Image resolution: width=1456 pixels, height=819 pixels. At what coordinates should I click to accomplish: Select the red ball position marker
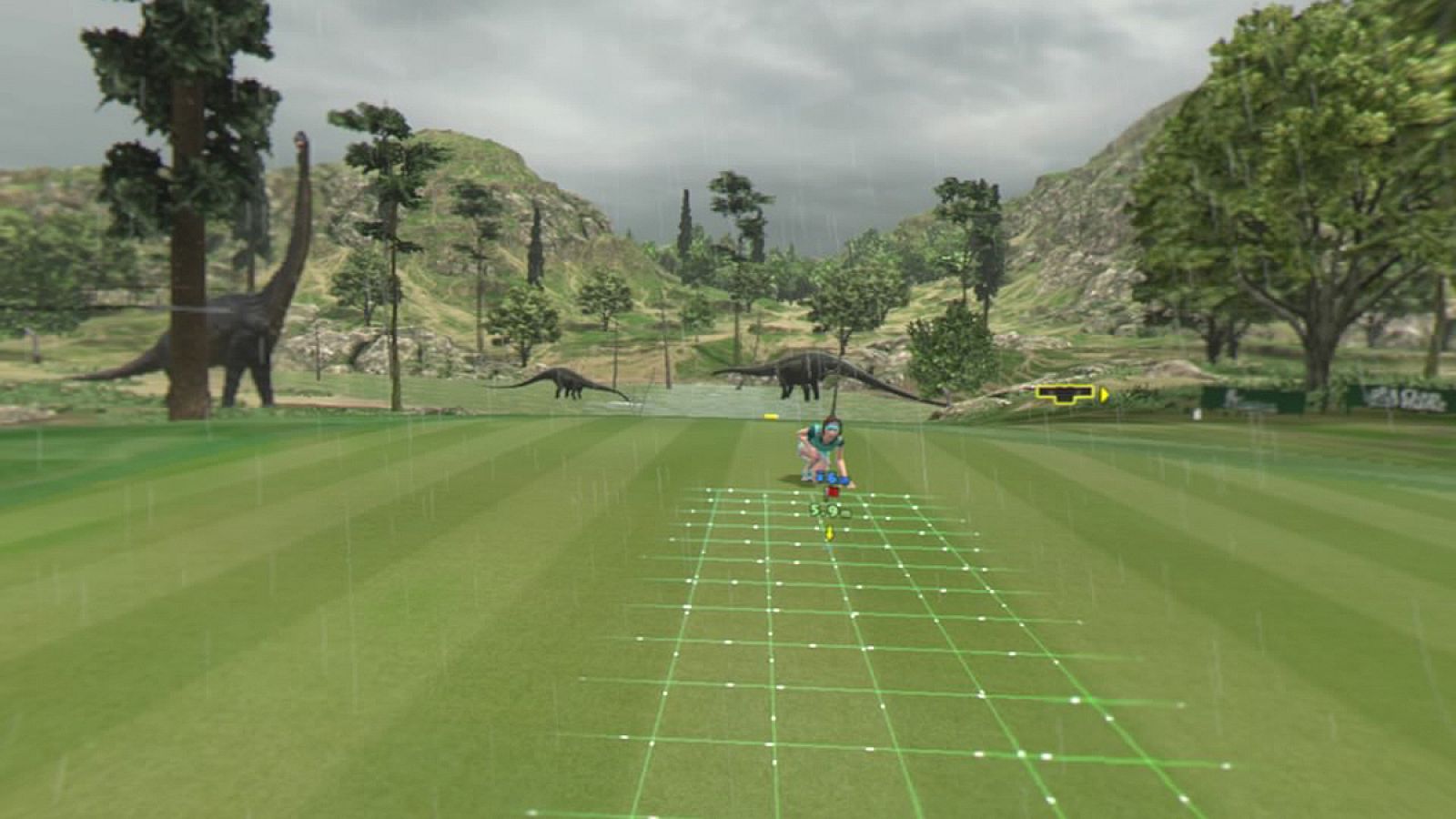pyautogui.click(x=834, y=490)
